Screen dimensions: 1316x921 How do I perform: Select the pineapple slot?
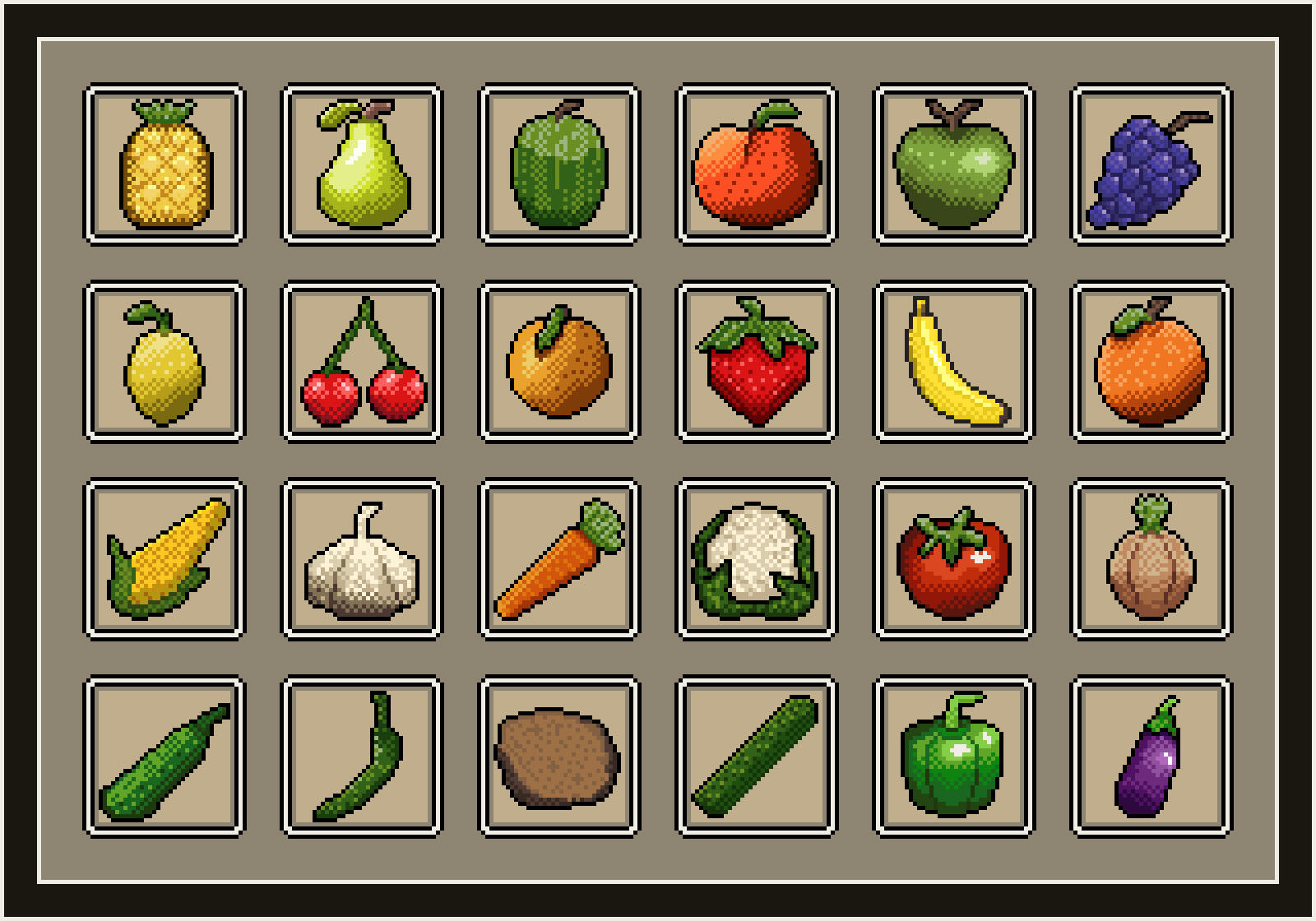pyautogui.click(x=164, y=164)
